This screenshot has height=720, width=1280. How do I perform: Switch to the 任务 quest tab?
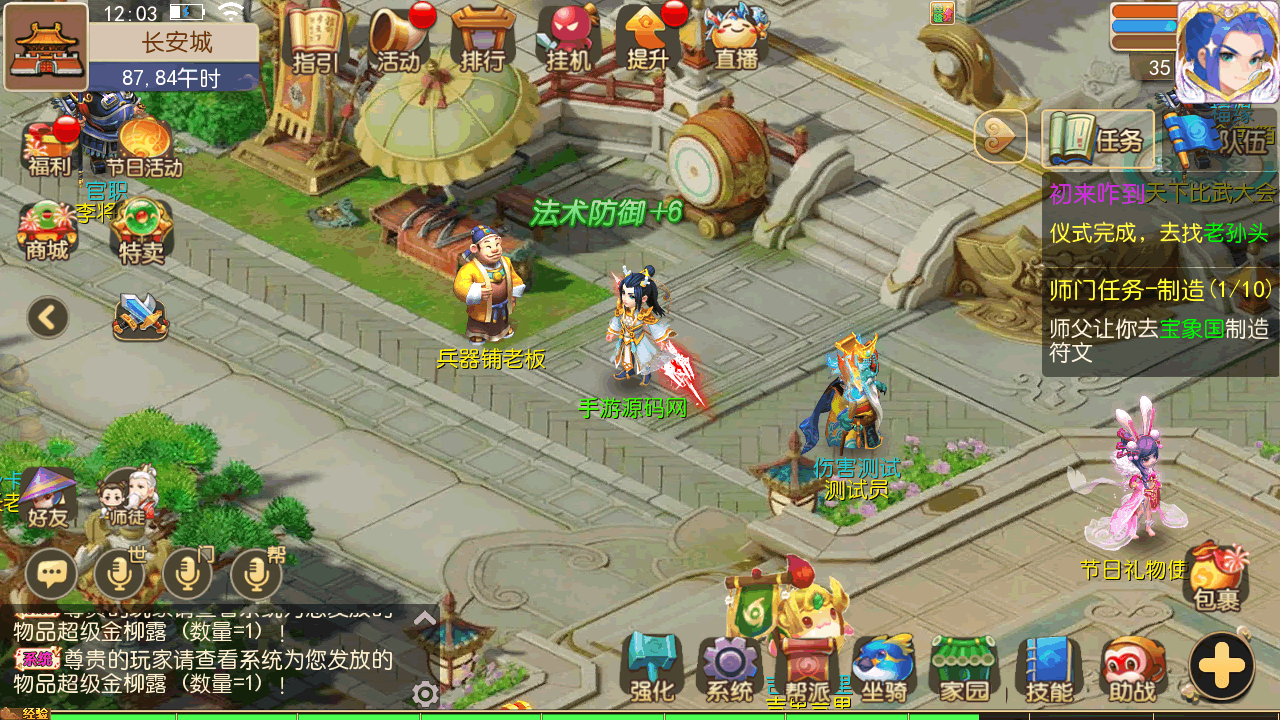(x=1098, y=138)
